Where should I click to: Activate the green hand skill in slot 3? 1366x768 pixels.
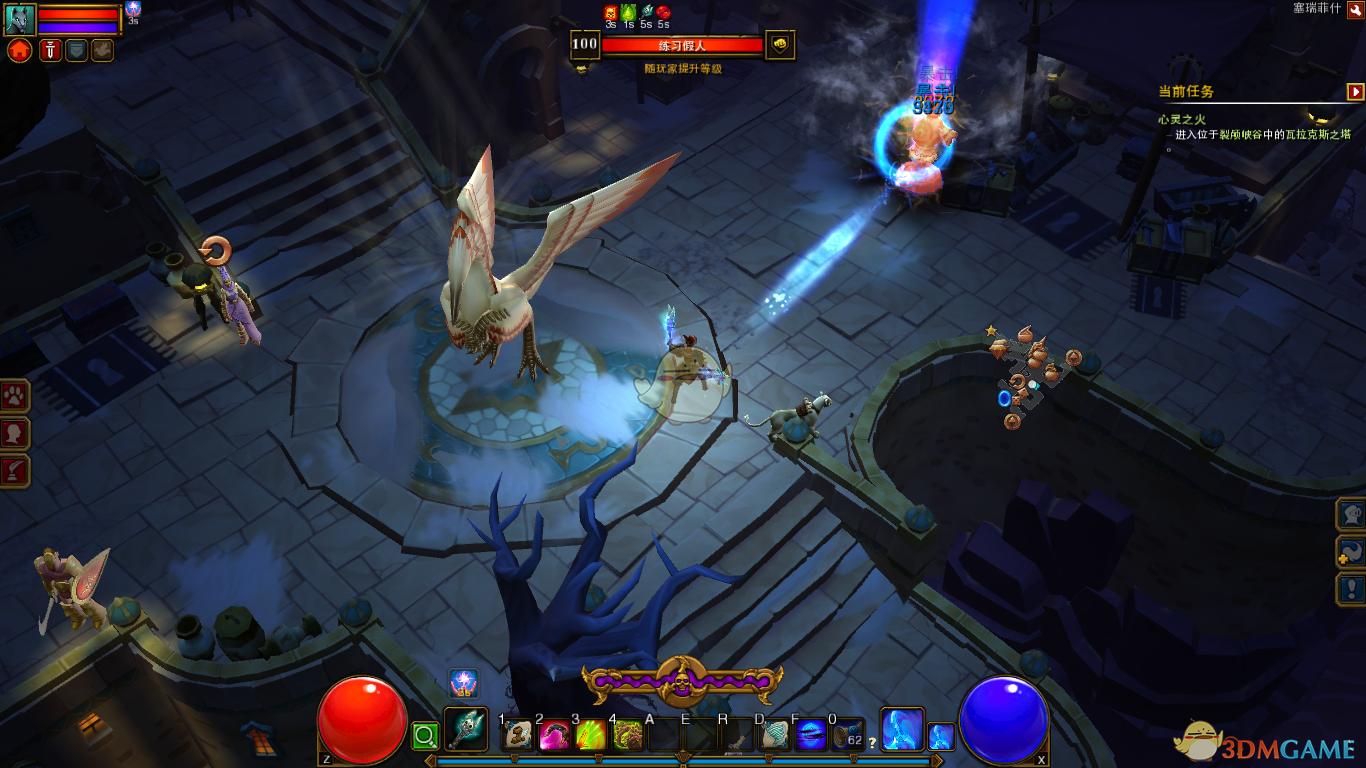tap(590, 735)
